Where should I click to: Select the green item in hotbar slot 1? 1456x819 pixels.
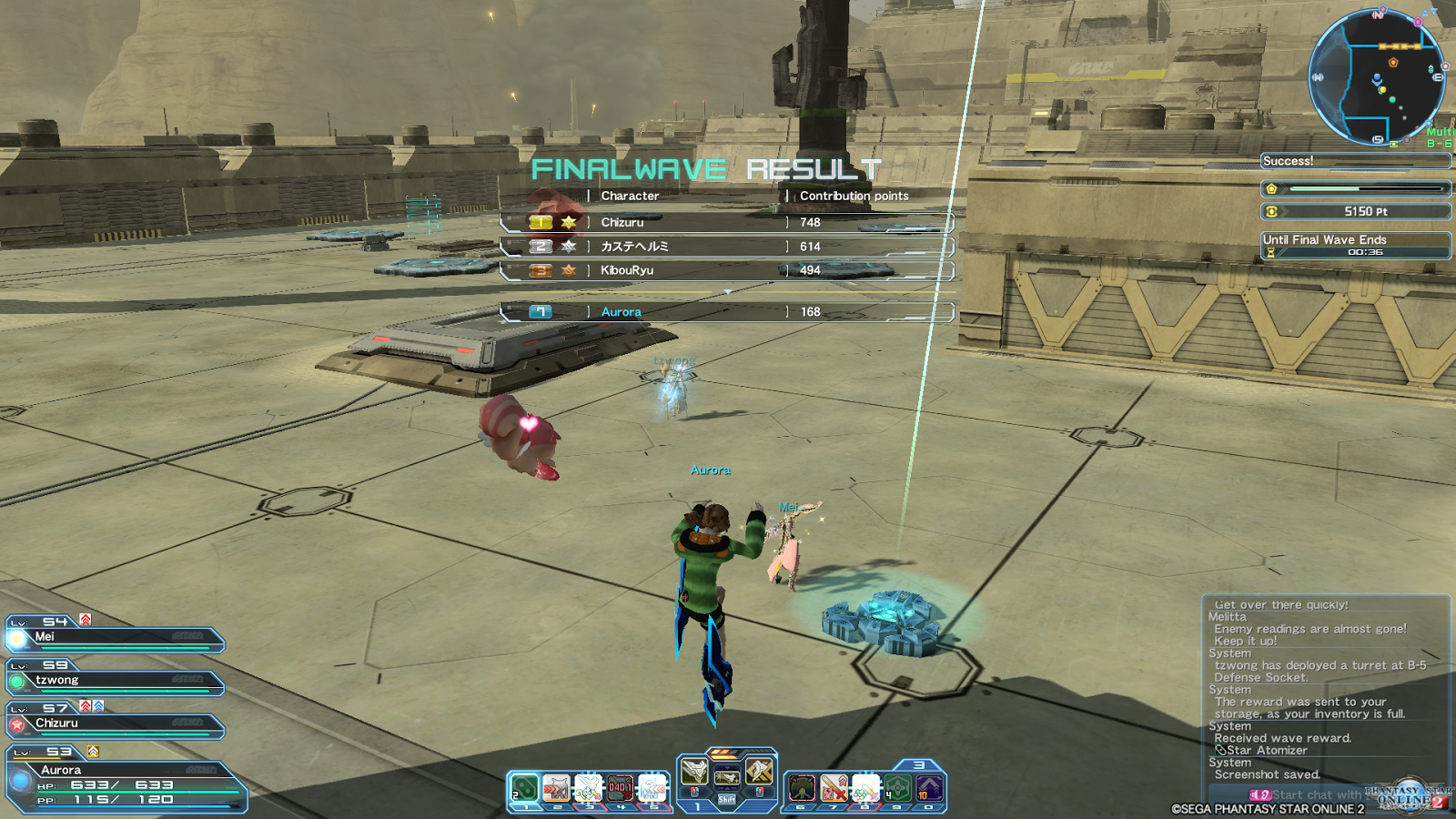(x=525, y=787)
